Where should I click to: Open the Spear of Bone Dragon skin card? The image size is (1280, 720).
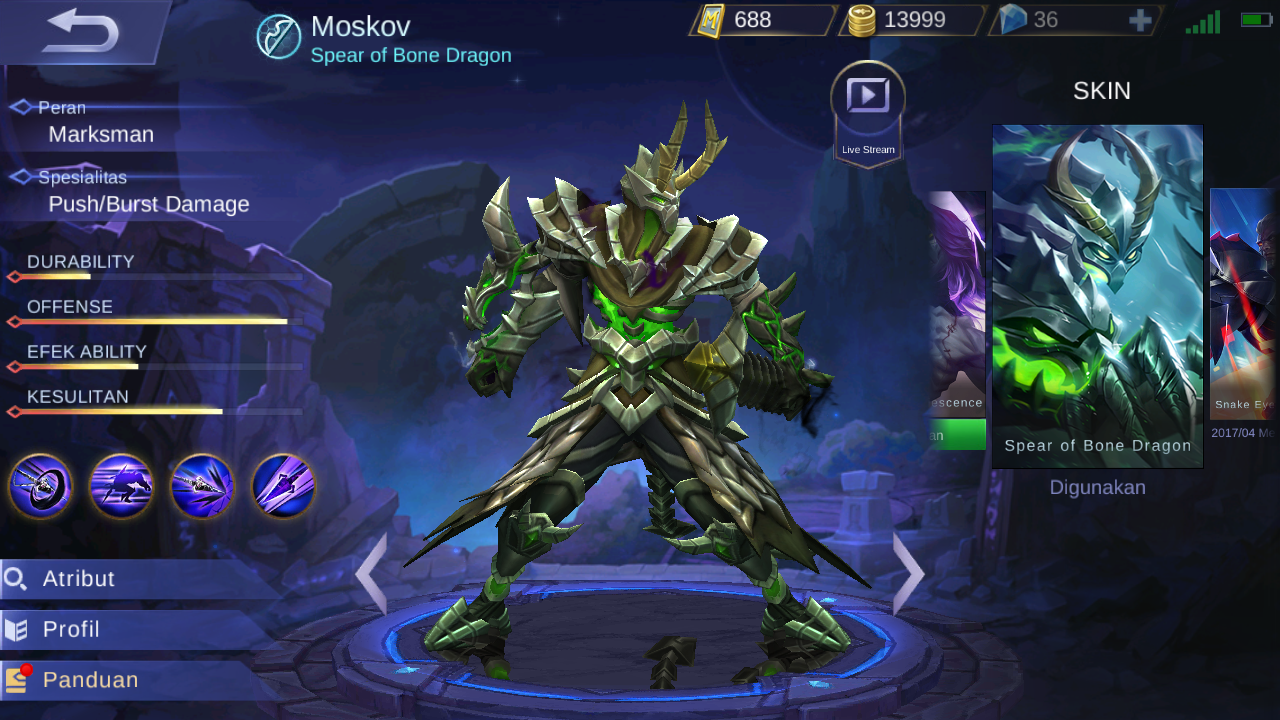click(1097, 290)
